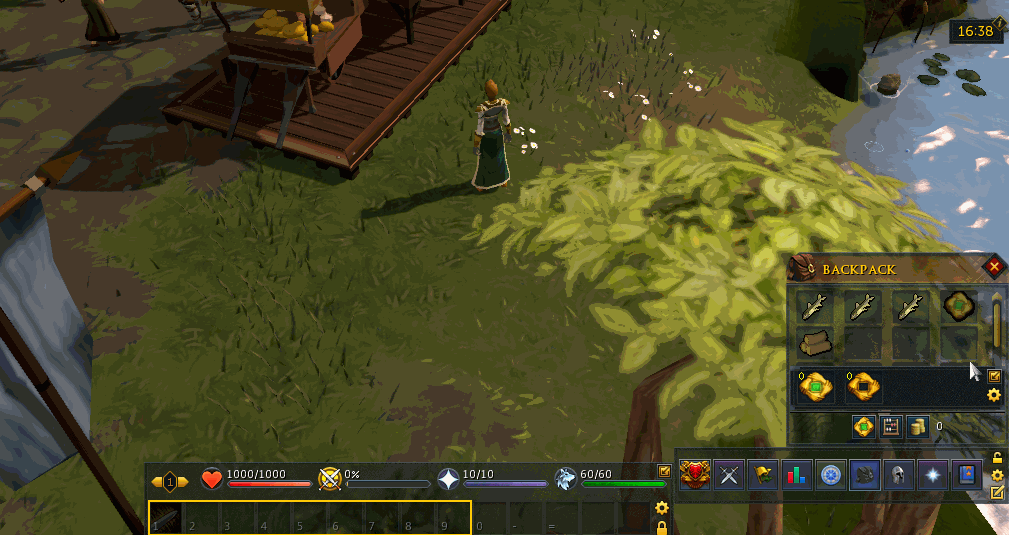
Task: Open the abacus price checker button
Action: [889, 427]
